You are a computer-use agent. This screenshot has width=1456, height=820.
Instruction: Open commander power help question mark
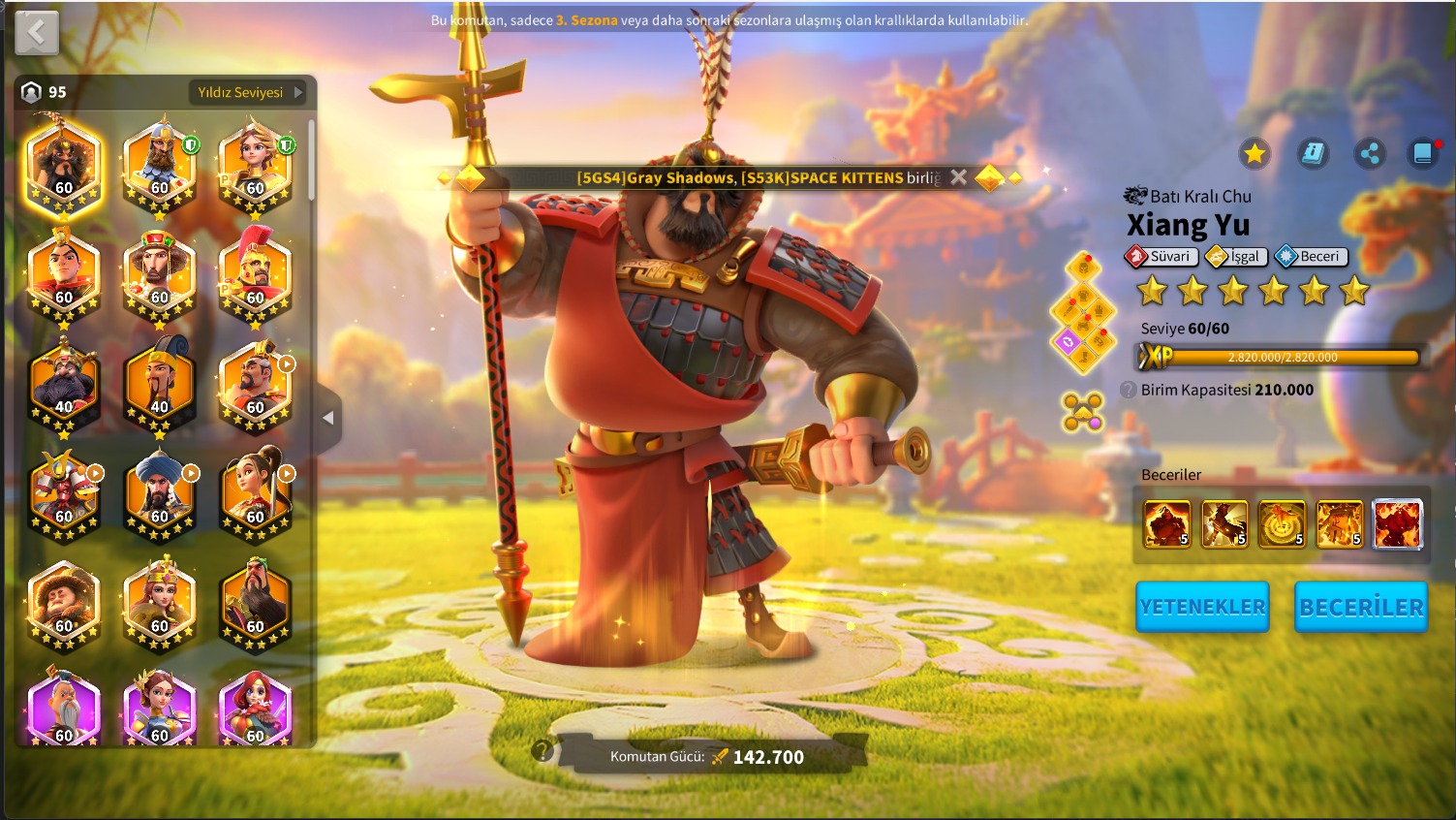[x=542, y=751]
